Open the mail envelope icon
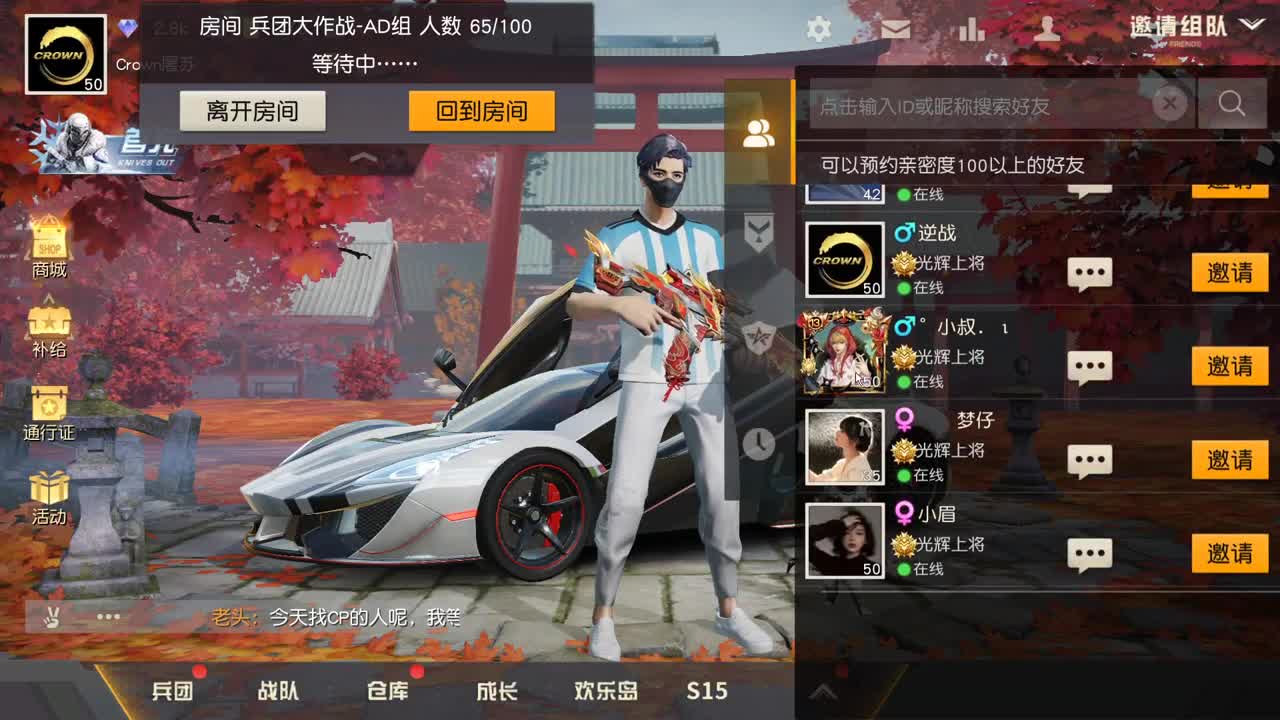This screenshot has height=720, width=1280. (x=895, y=29)
